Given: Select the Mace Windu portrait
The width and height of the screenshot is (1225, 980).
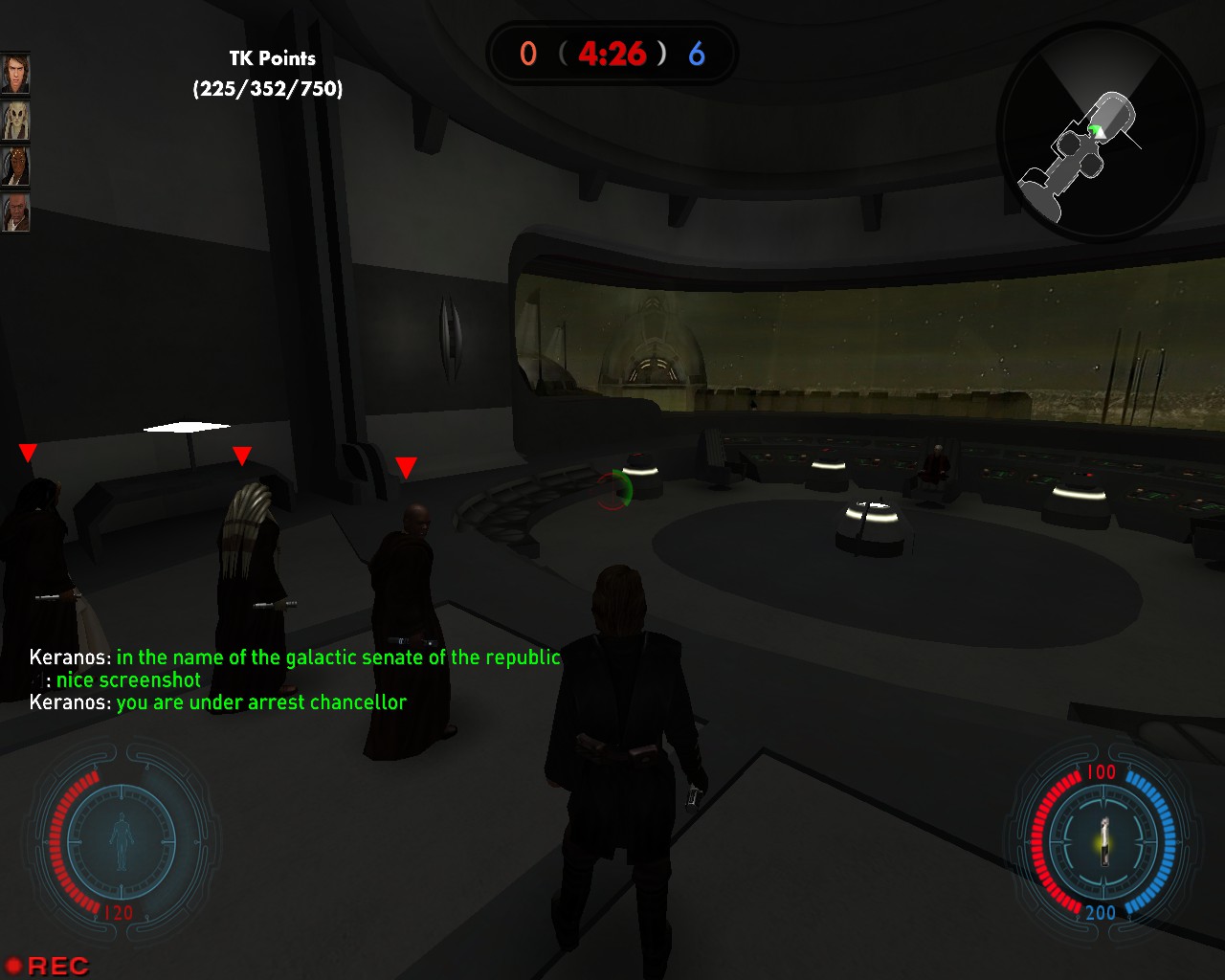Looking at the screenshot, I should pyautogui.click(x=15, y=212).
